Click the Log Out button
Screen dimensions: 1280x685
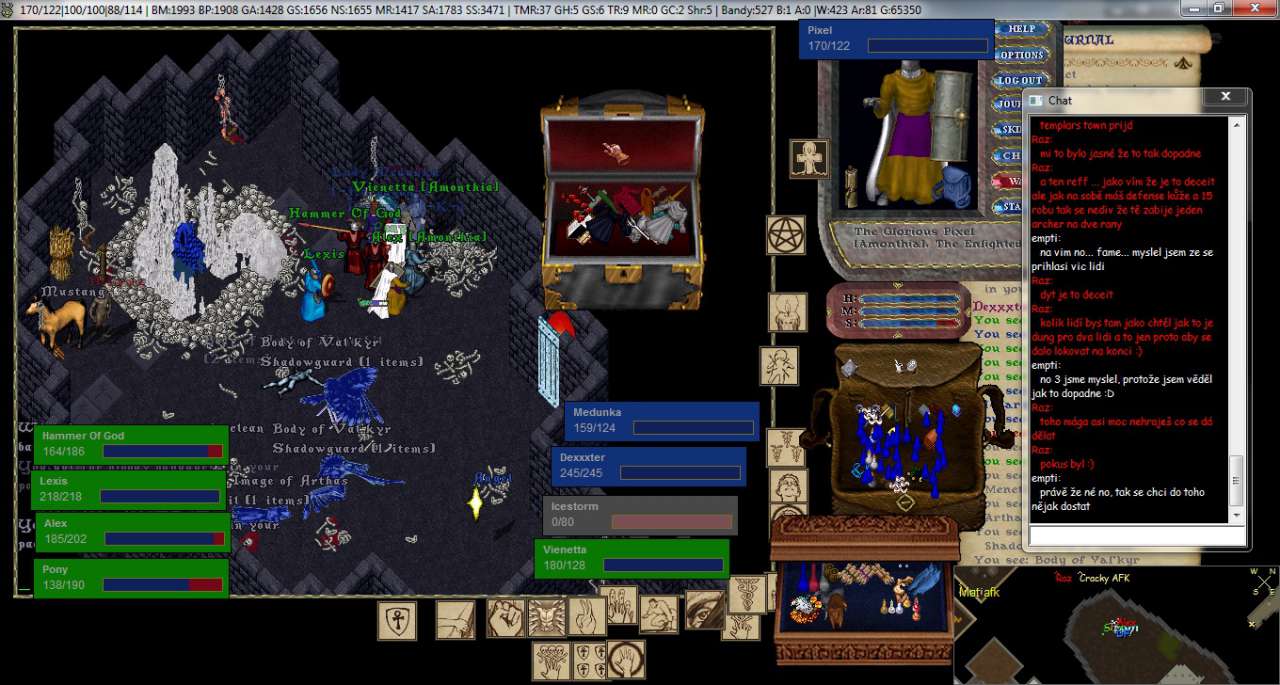pyautogui.click(x=1020, y=80)
